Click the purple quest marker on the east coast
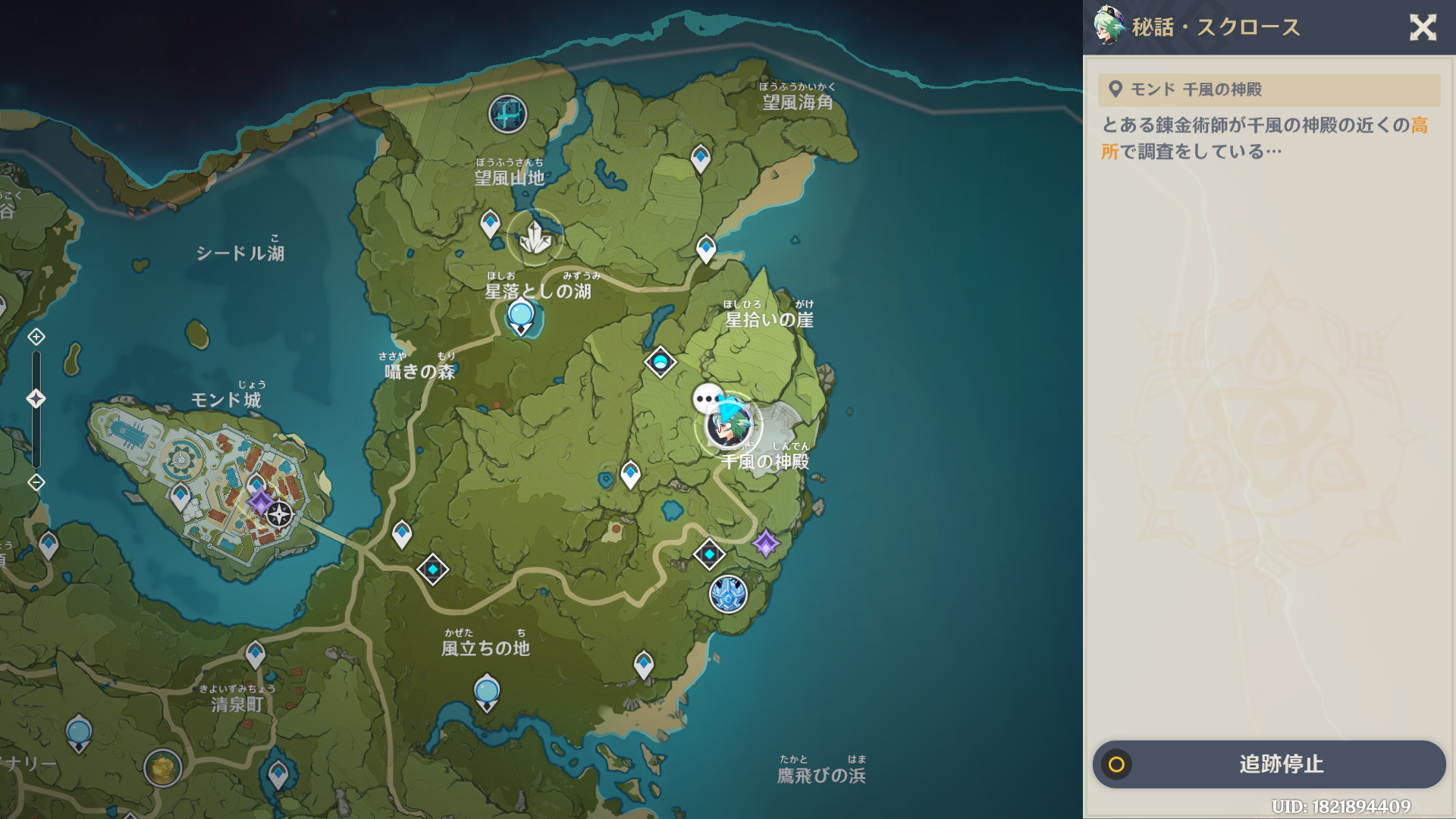 click(x=765, y=543)
